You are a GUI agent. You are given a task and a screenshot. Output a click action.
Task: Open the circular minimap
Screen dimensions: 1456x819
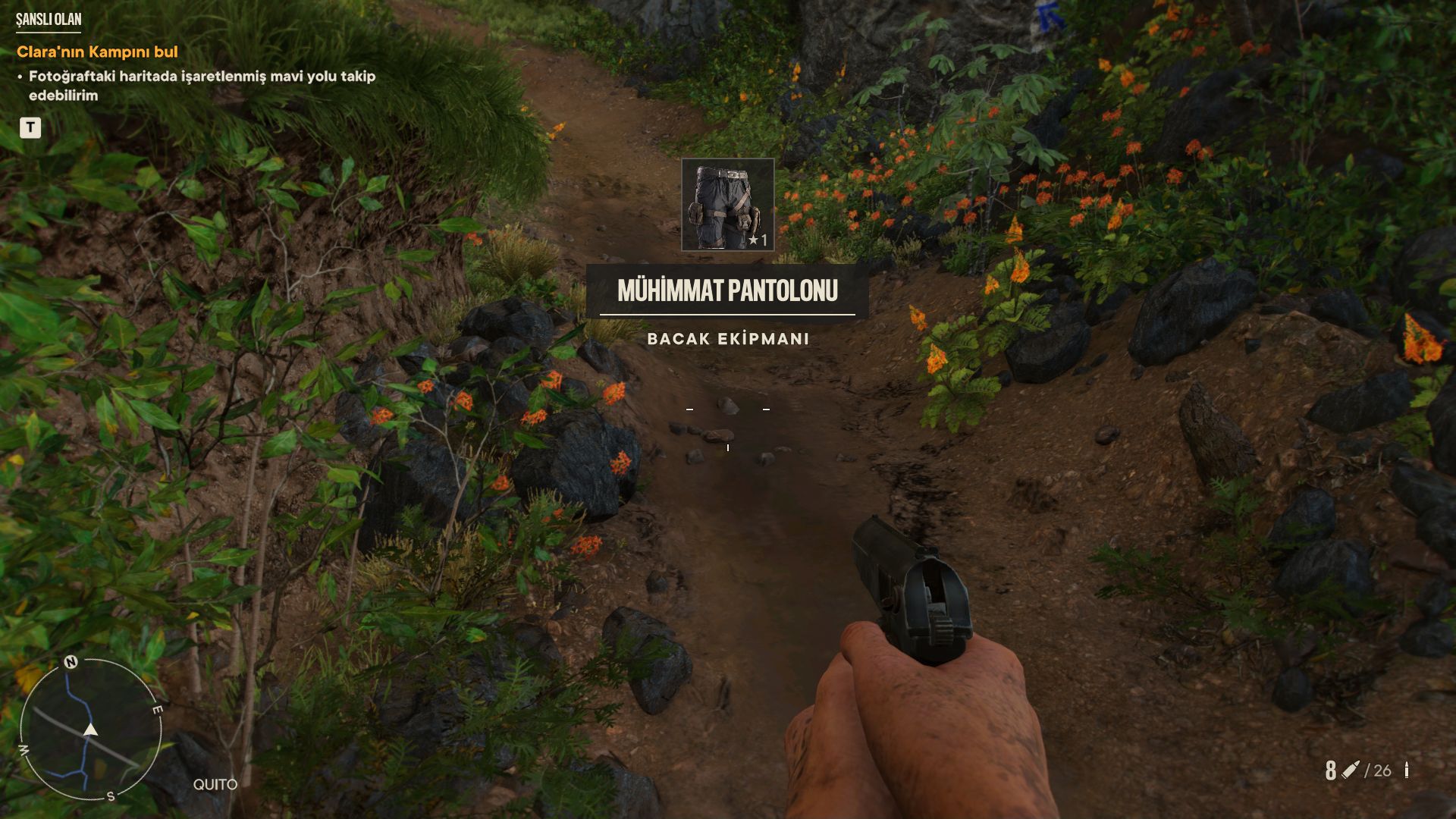point(90,730)
